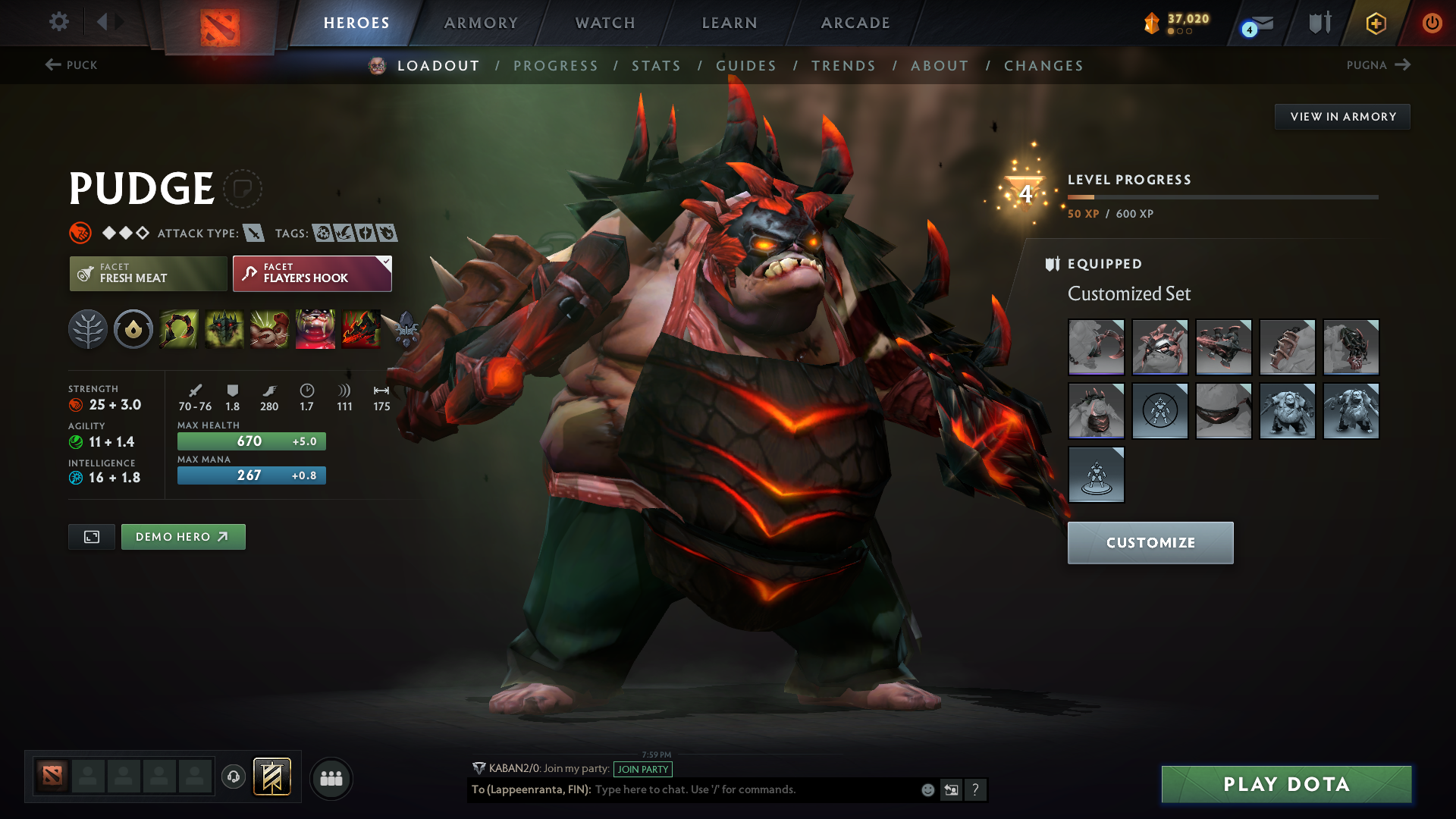Inspect the Dismember ability icon
This screenshot has height=819, width=1456.
click(315, 329)
